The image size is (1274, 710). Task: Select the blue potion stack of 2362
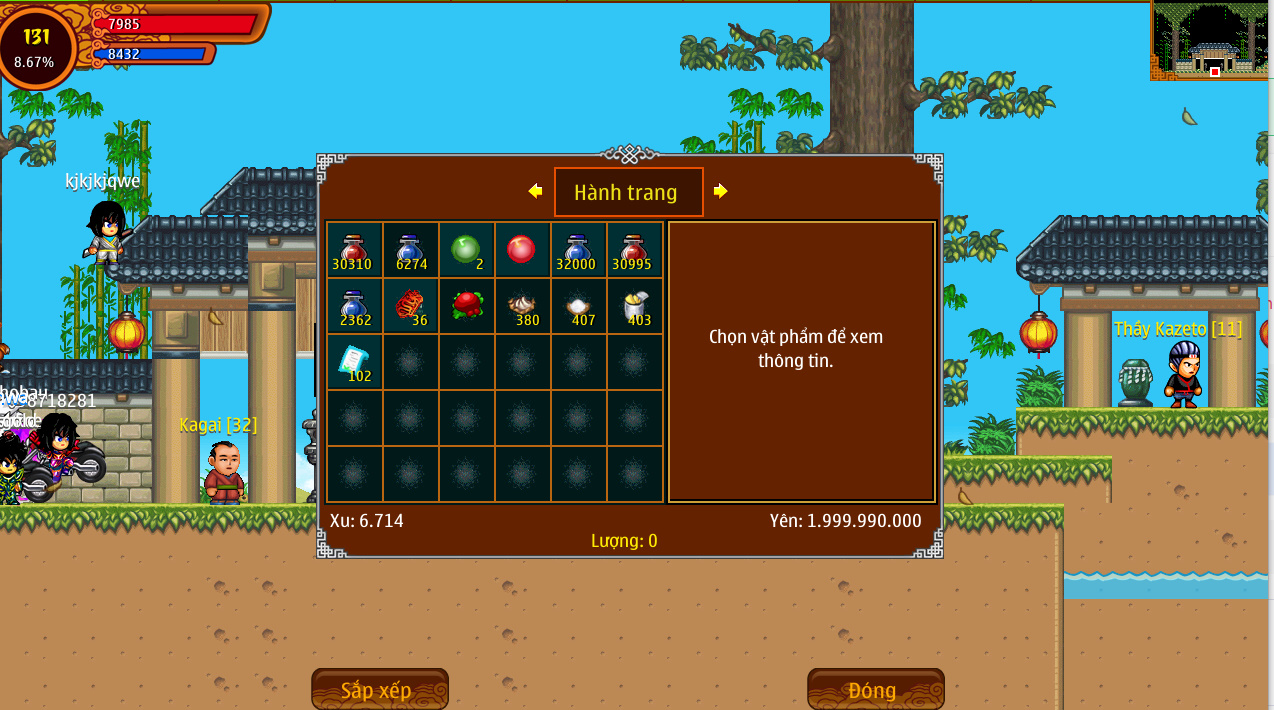coord(354,306)
